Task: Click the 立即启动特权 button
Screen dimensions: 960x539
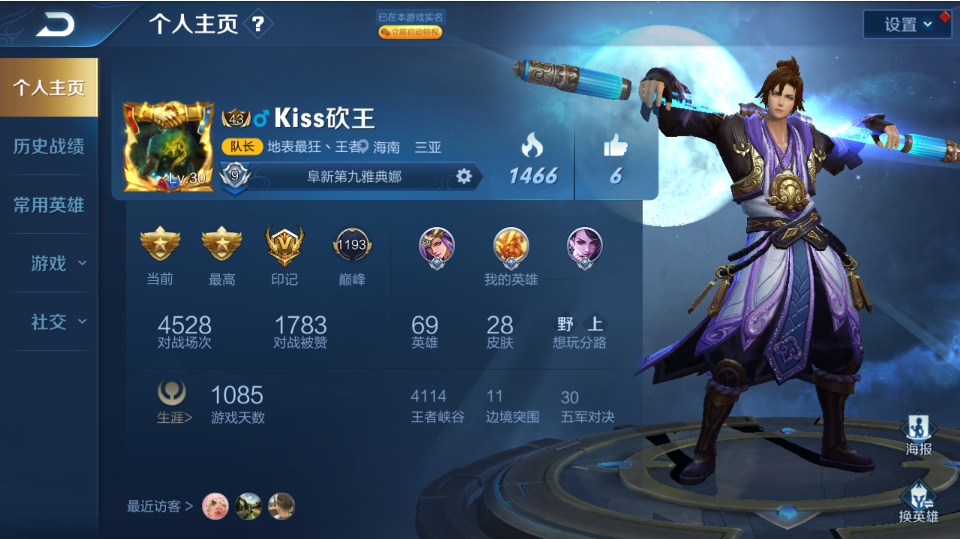Action: tap(410, 32)
